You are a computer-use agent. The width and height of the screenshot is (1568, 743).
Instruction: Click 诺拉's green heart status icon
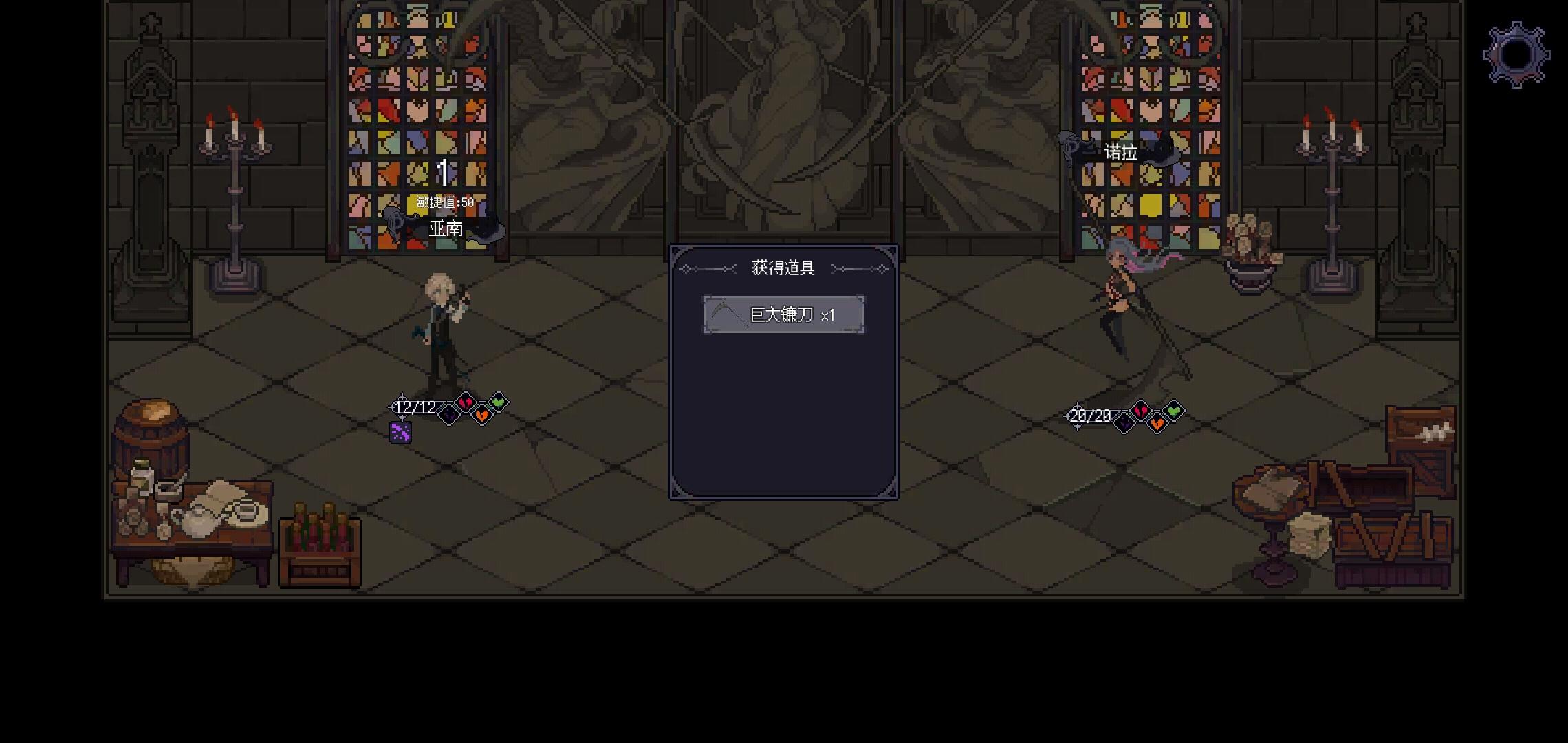1175,410
